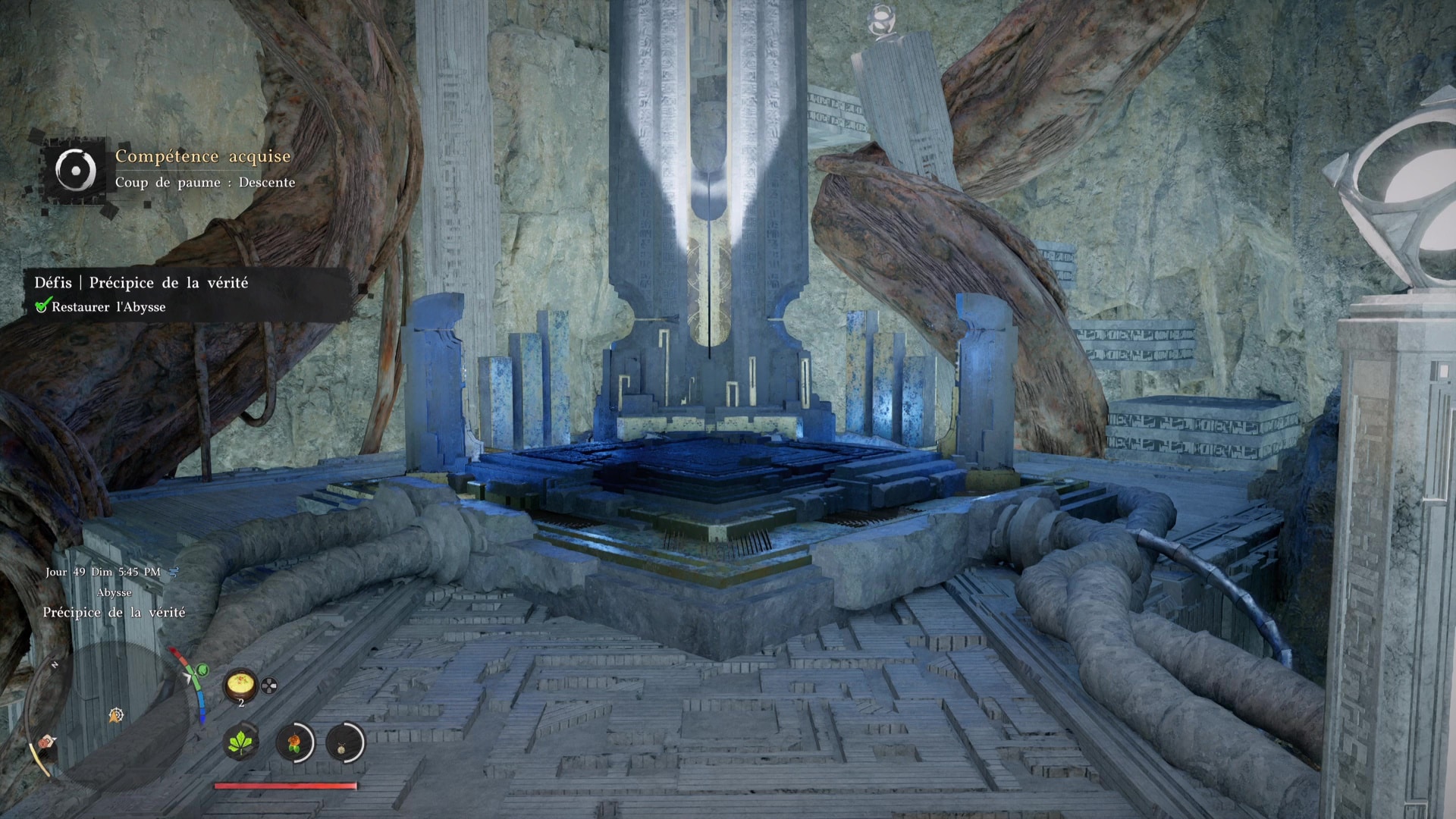
Task: Activate the green leaf skill icon
Action: coord(242,742)
